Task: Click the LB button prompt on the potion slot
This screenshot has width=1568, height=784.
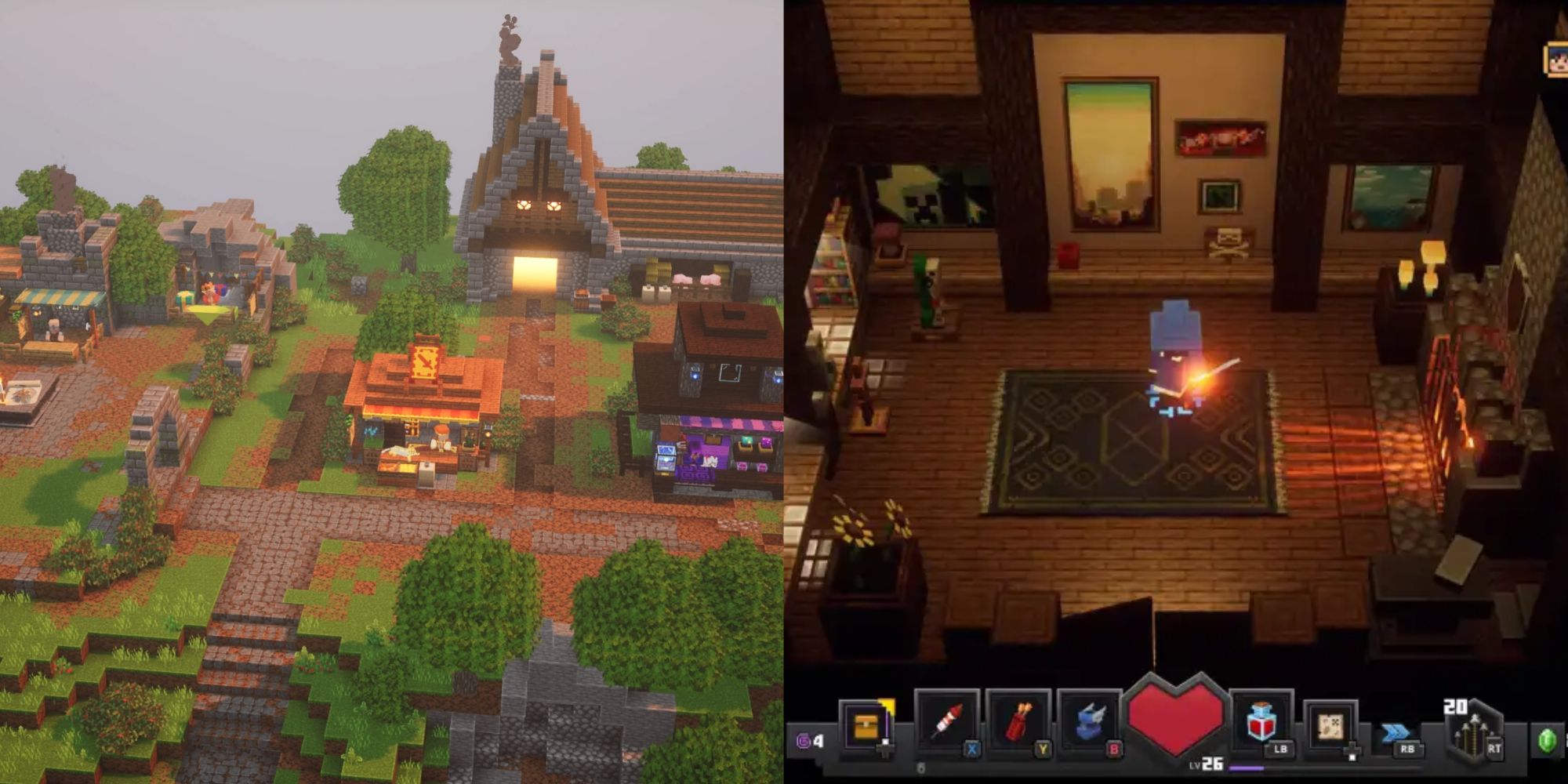Action: pos(1280,750)
